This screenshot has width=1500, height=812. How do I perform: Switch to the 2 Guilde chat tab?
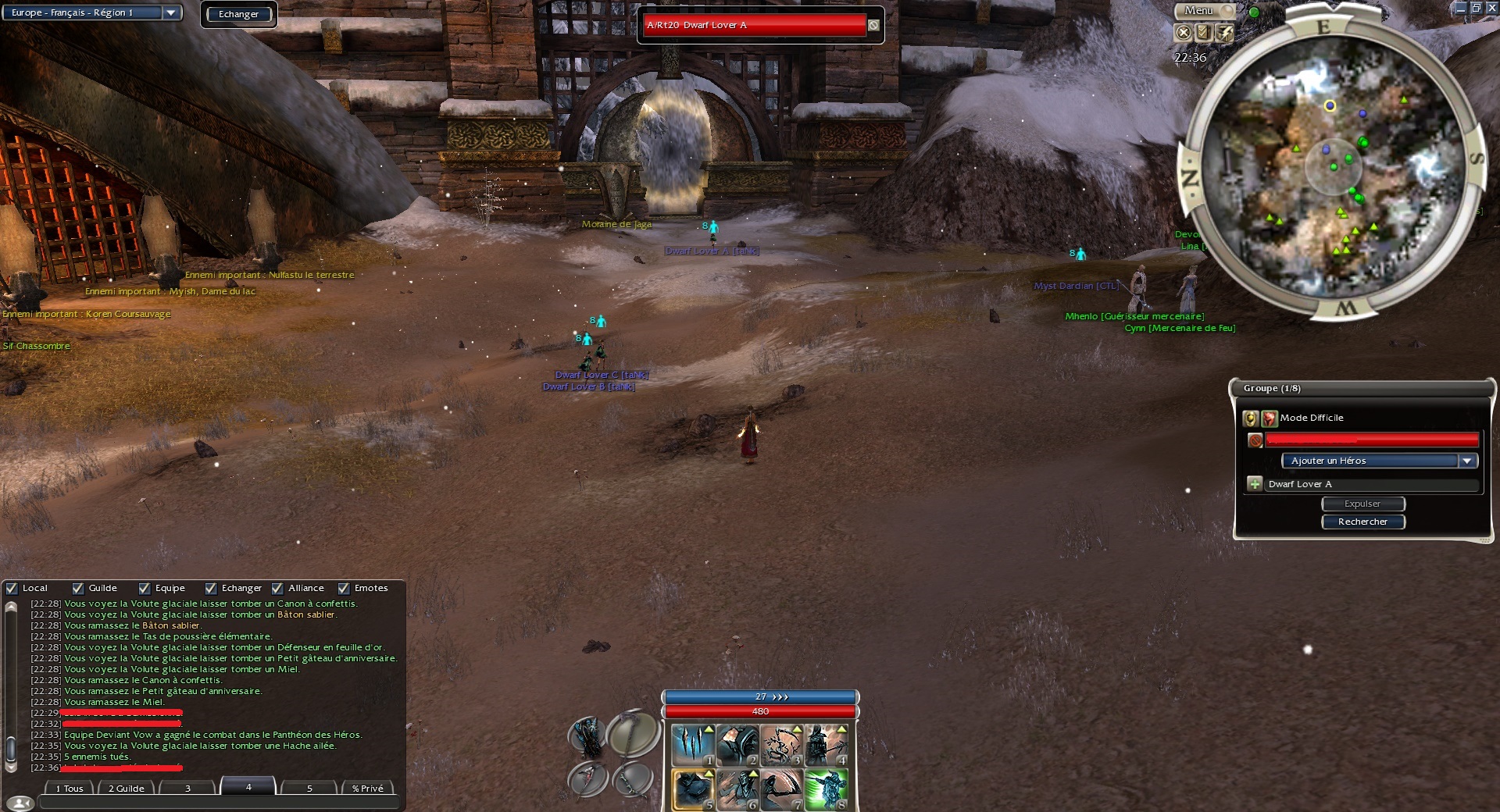coord(126,789)
